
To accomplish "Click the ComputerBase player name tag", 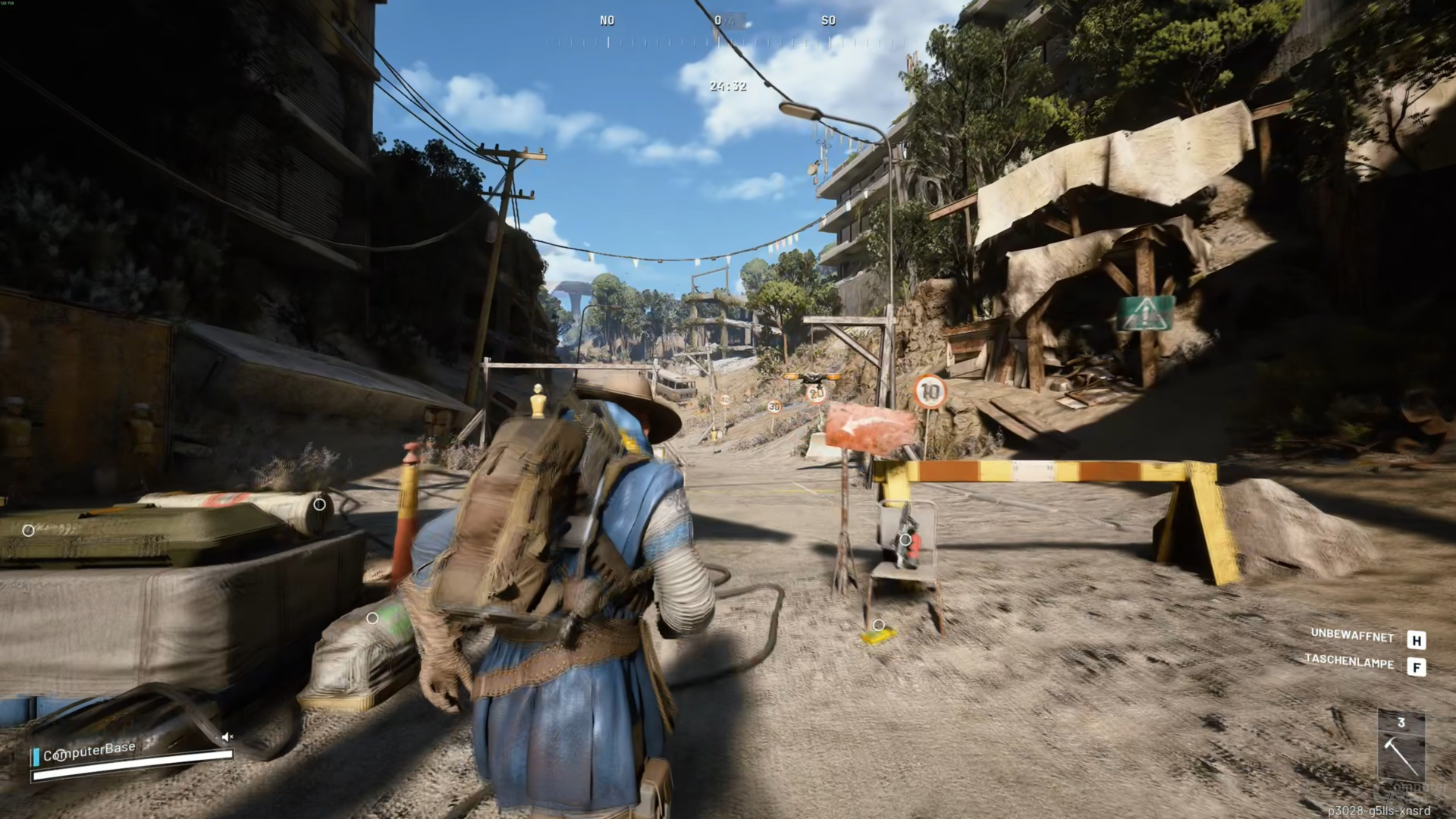I will pos(89,752).
